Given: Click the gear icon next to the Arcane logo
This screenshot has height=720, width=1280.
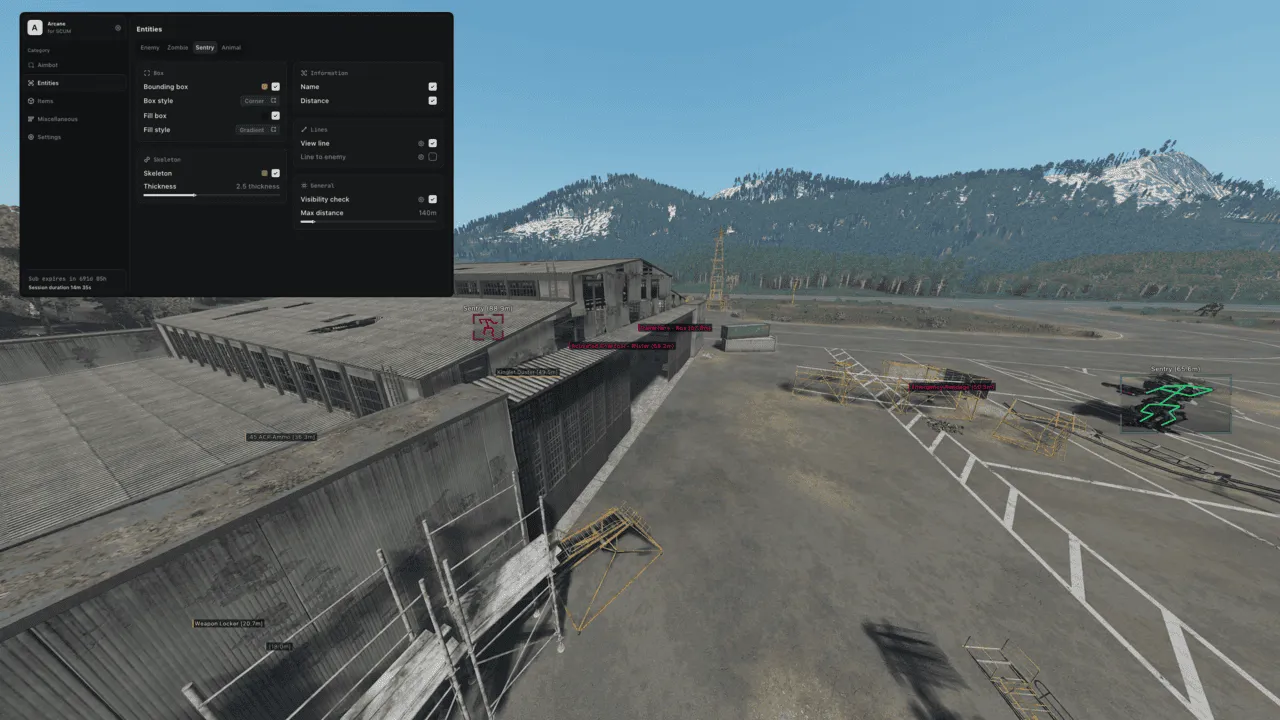Looking at the screenshot, I should (118, 28).
